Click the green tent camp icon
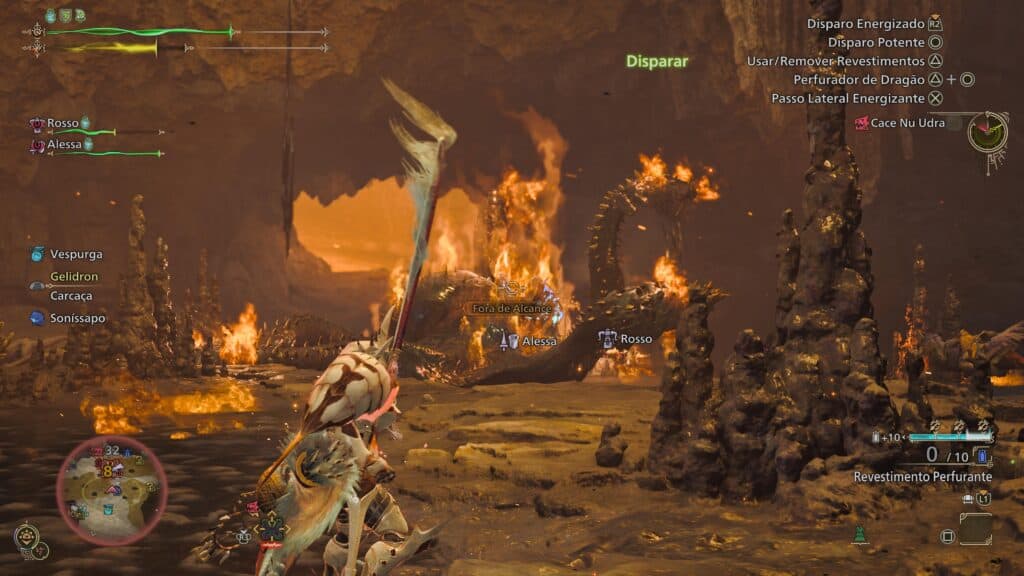The image size is (1024, 576). coord(858,537)
